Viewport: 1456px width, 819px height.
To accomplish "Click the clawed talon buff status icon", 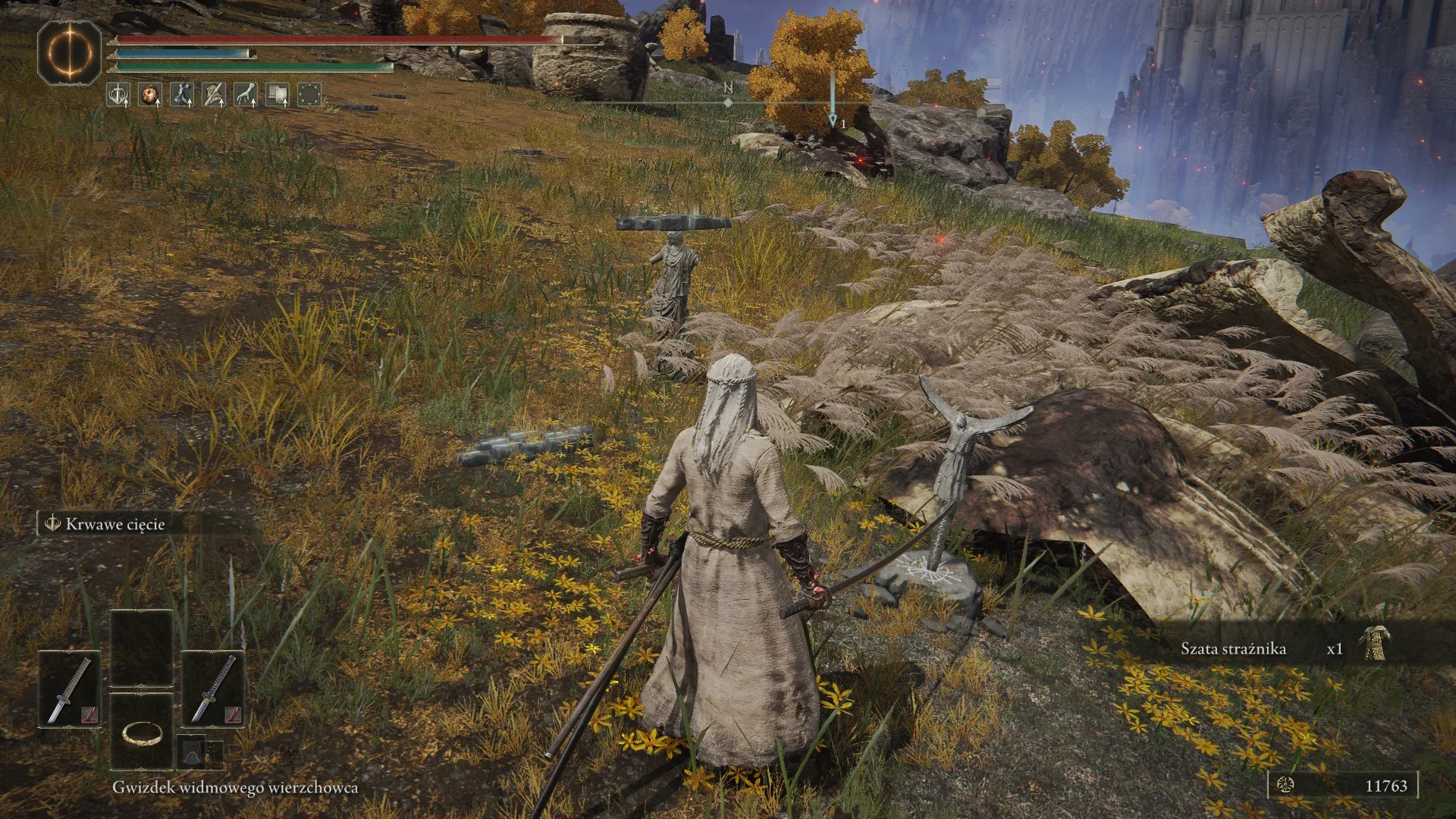I will pos(245,95).
